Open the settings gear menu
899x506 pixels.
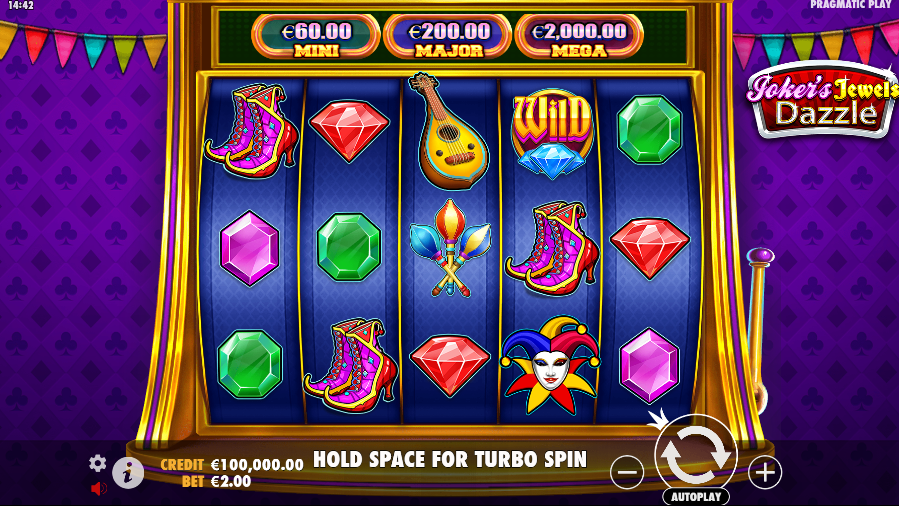coord(97,463)
